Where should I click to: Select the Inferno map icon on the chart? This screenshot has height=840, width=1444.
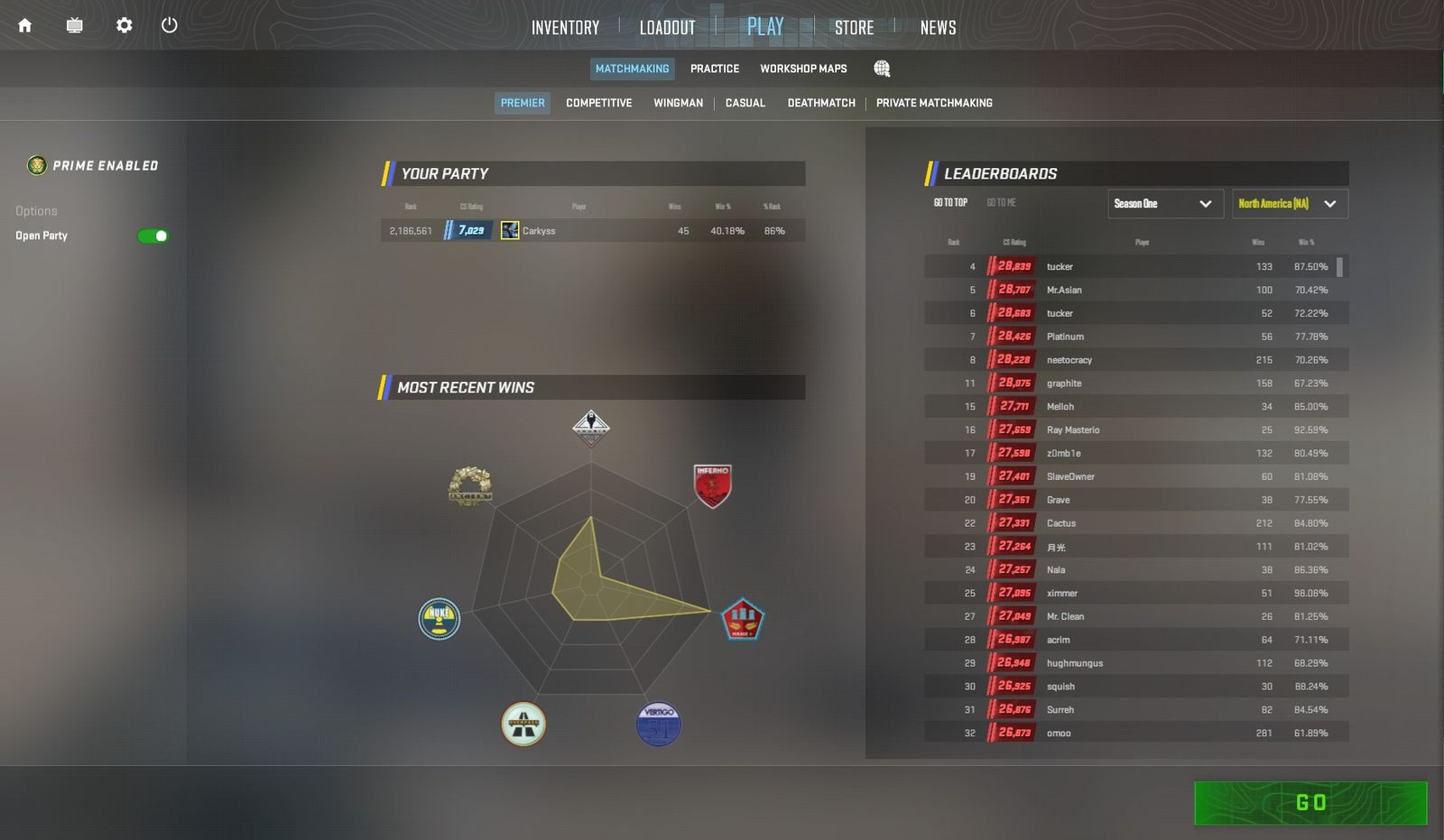pos(712,487)
